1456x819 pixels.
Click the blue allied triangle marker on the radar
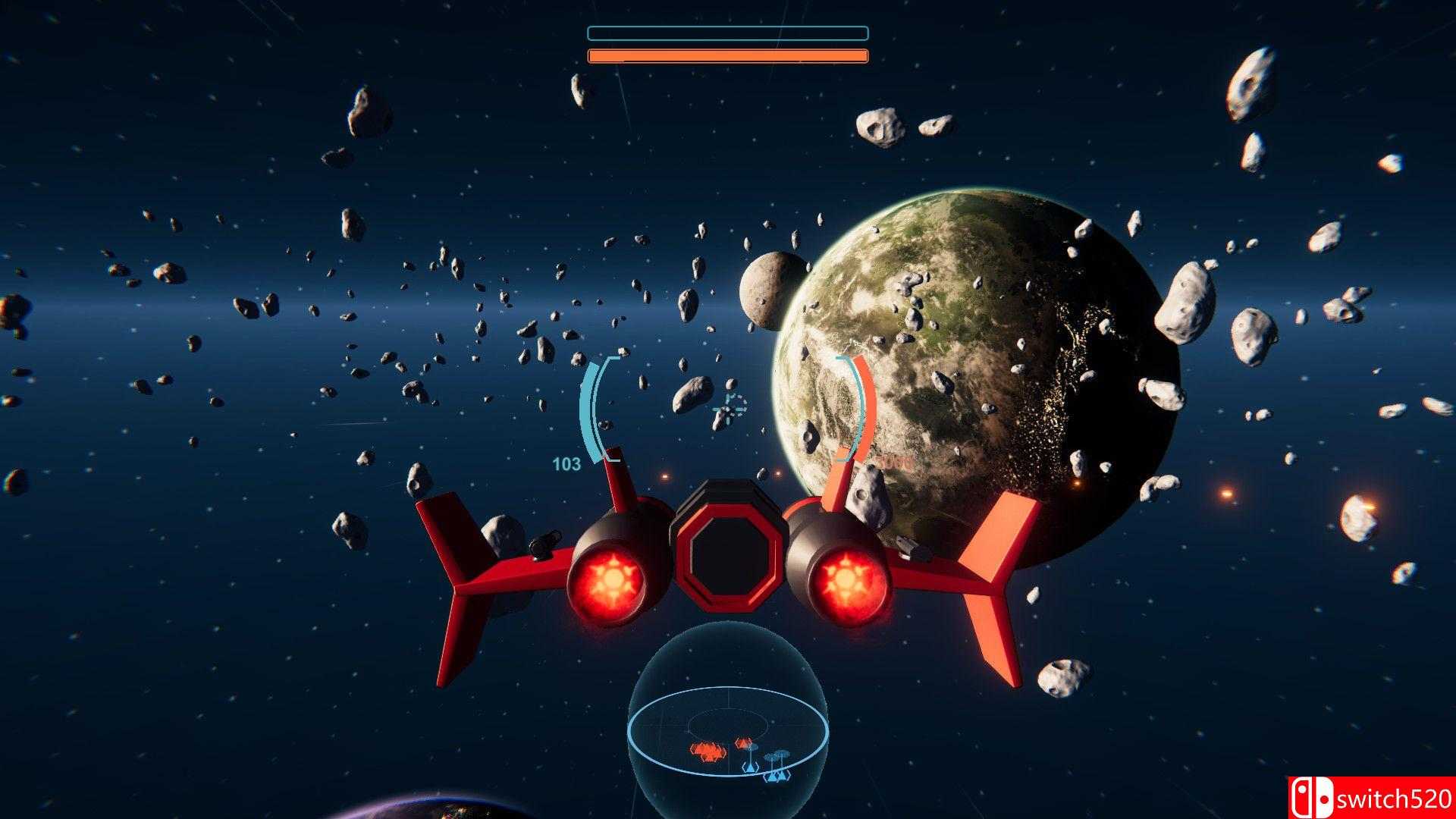[x=751, y=767]
